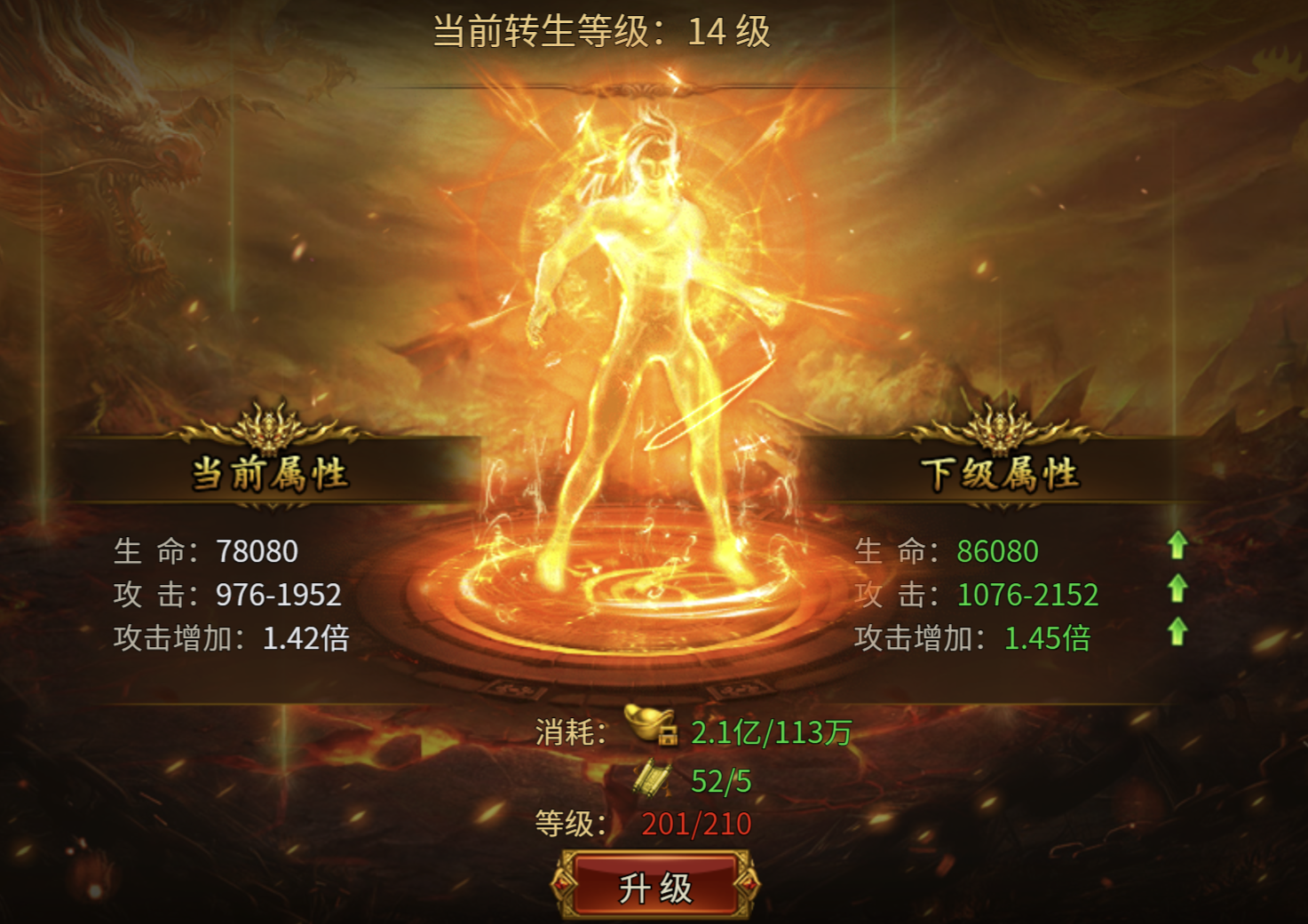Click the green cost text 2.1亿/113万
Image resolution: width=1308 pixels, height=924 pixels.
(x=772, y=731)
